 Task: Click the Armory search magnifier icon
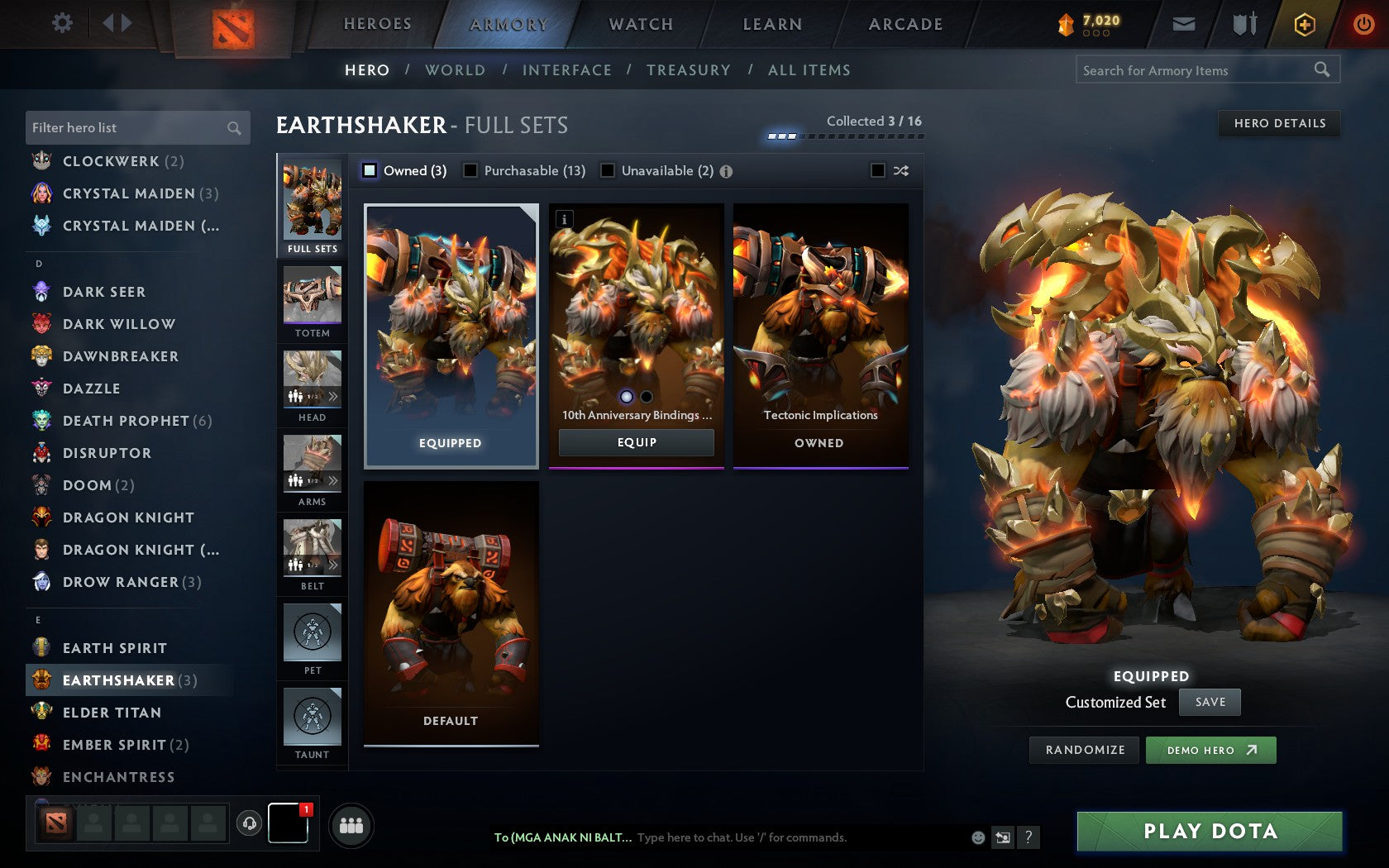1320,70
